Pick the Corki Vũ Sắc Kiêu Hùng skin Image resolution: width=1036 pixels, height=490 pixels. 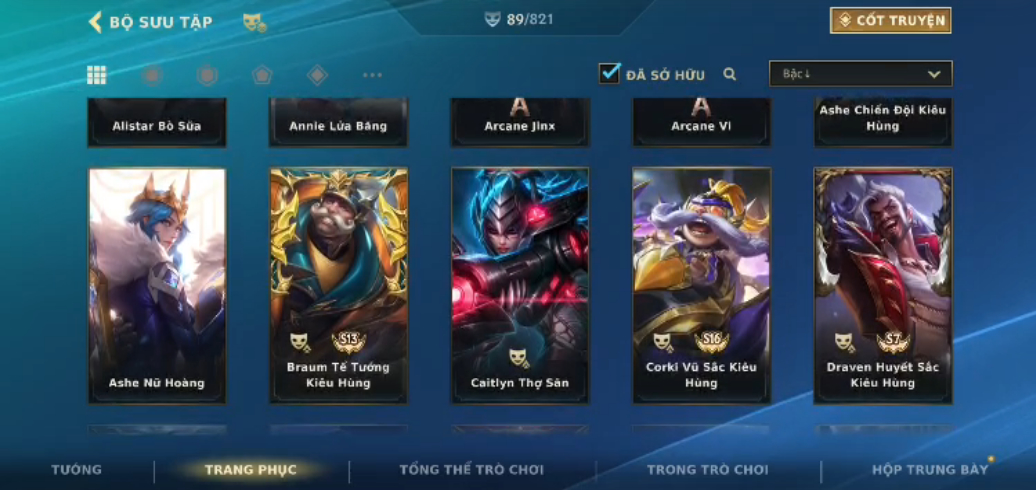pos(701,285)
